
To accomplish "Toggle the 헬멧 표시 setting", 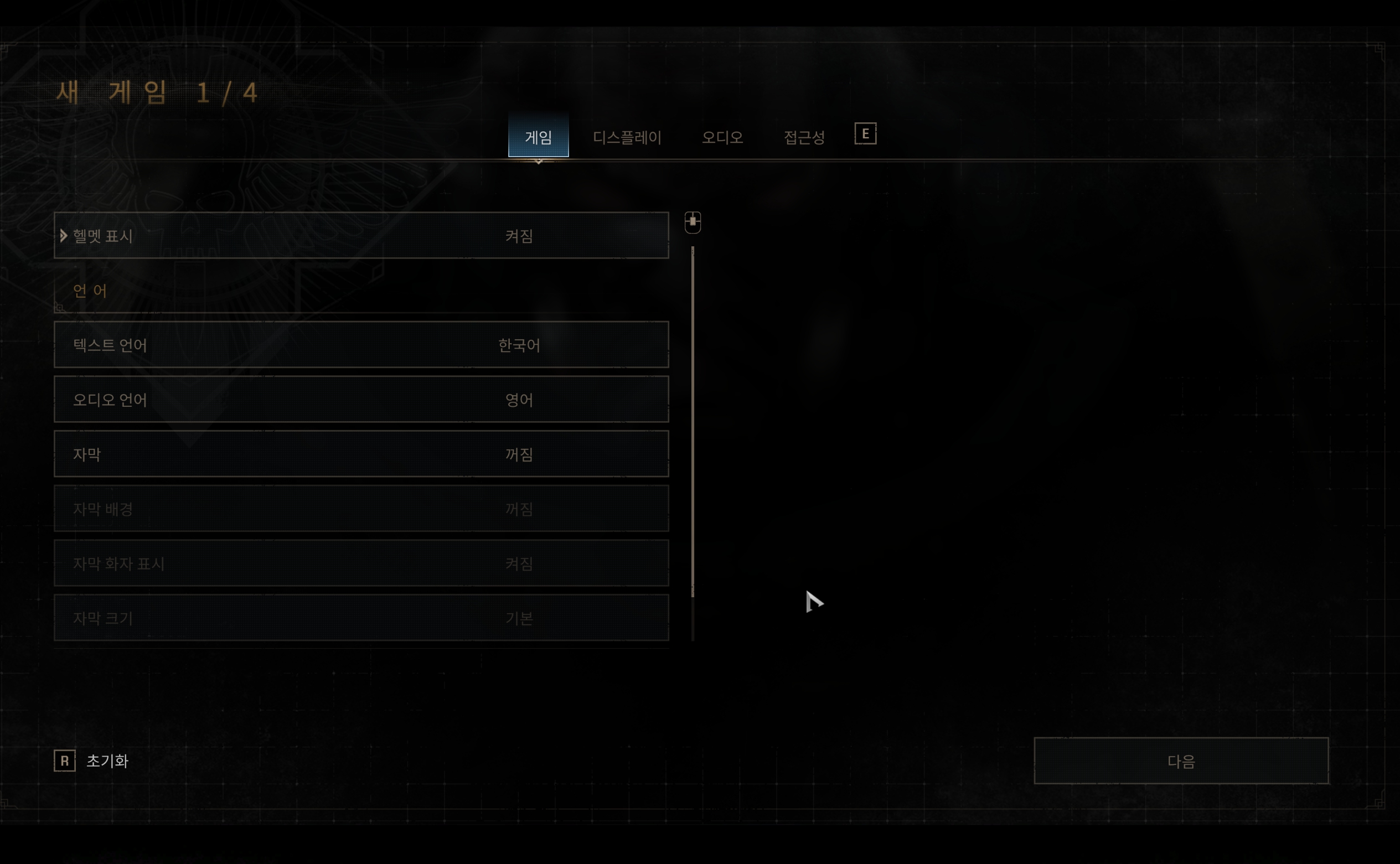I will click(361, 235).
